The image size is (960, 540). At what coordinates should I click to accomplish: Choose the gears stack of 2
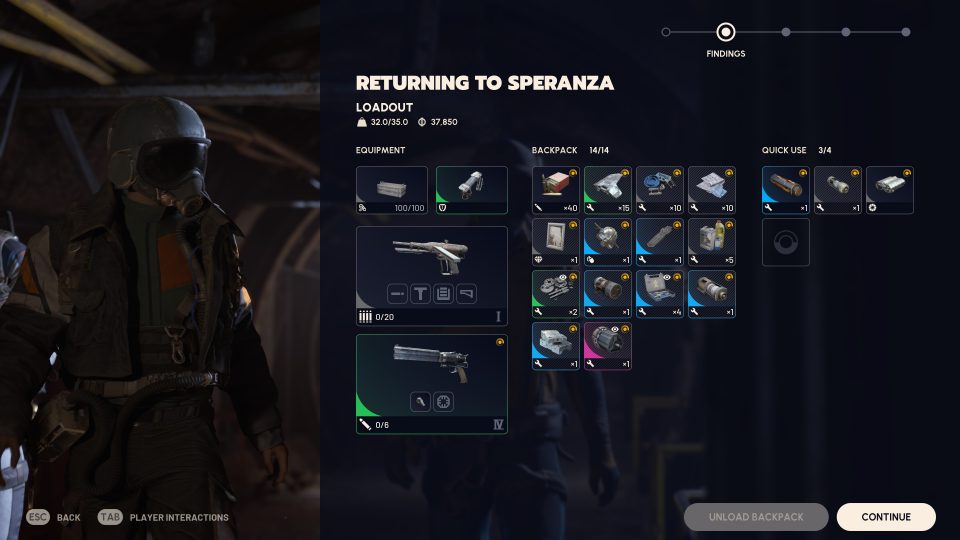coord(556,294)
